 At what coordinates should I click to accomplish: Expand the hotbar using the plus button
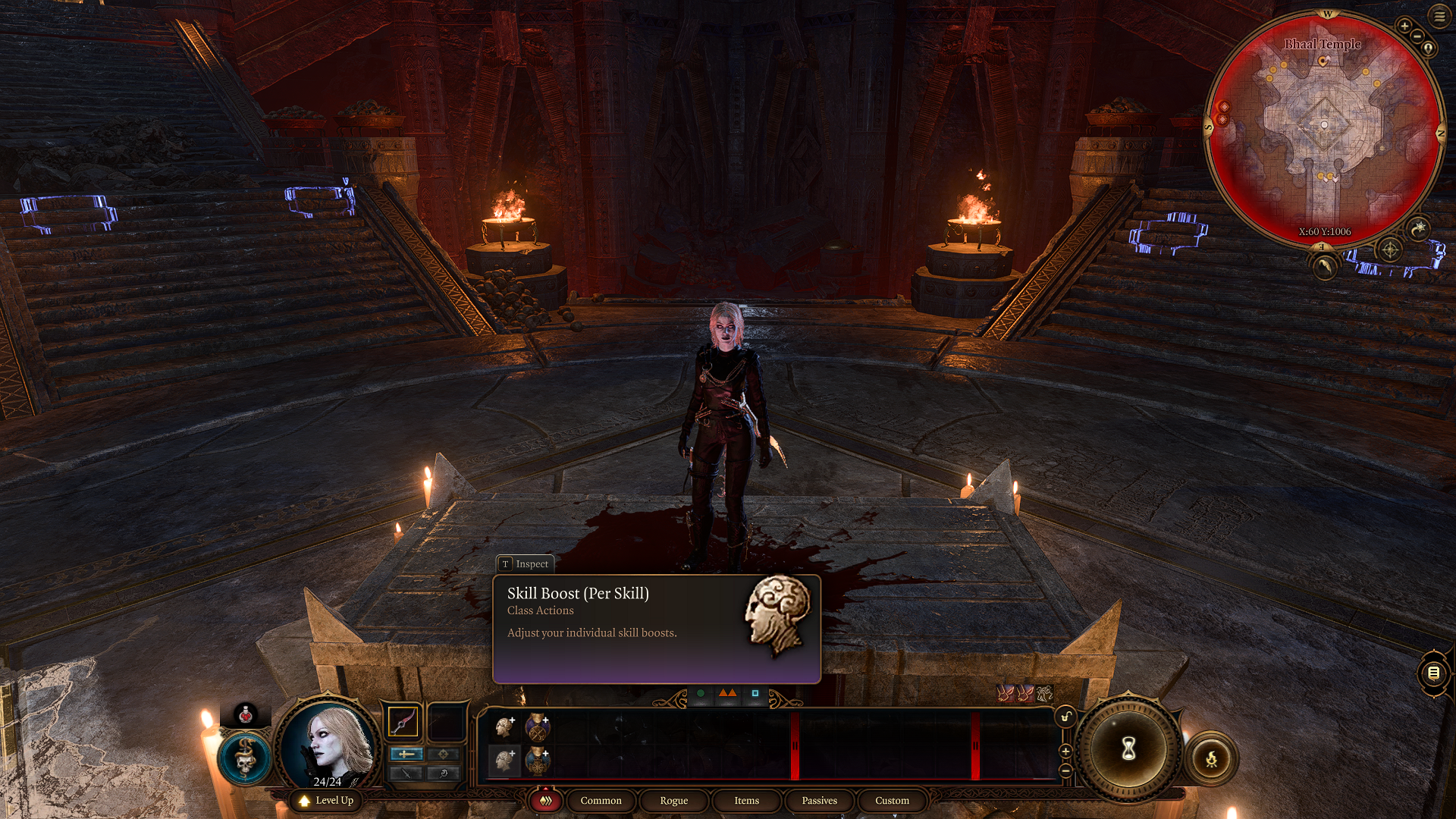click(x=1066, y=750)
